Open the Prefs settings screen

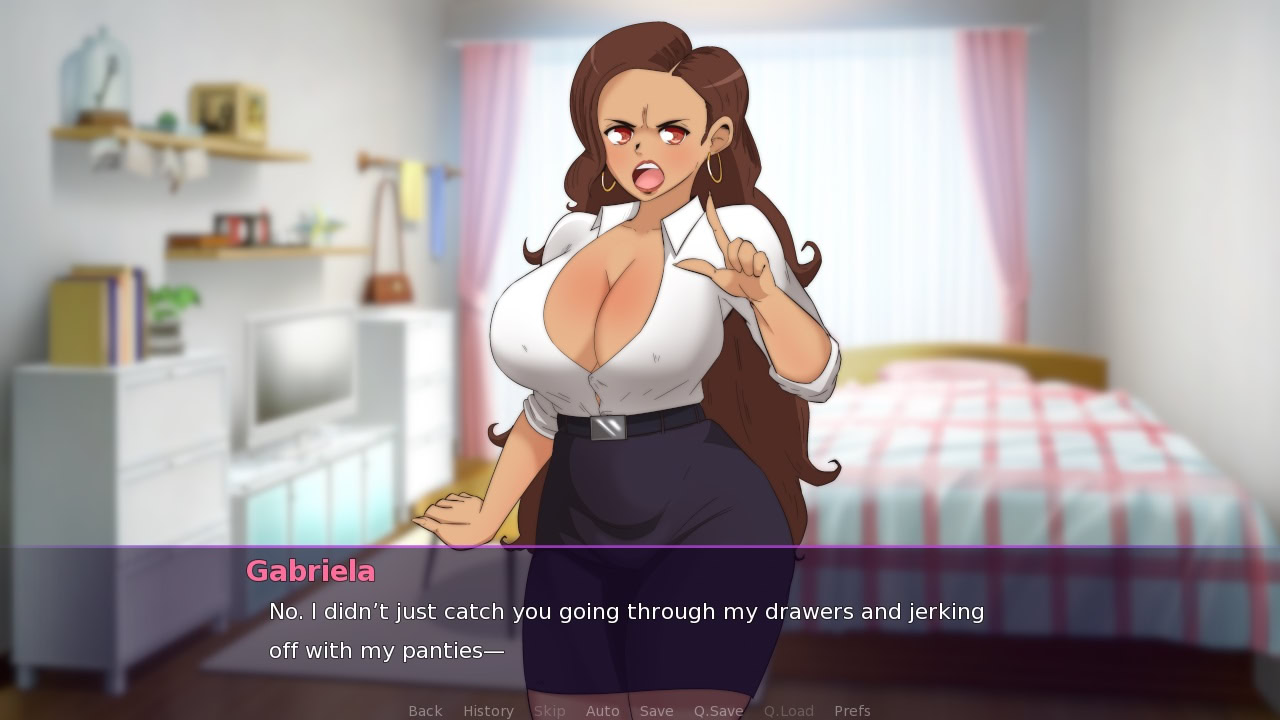[x=852, y=710]
